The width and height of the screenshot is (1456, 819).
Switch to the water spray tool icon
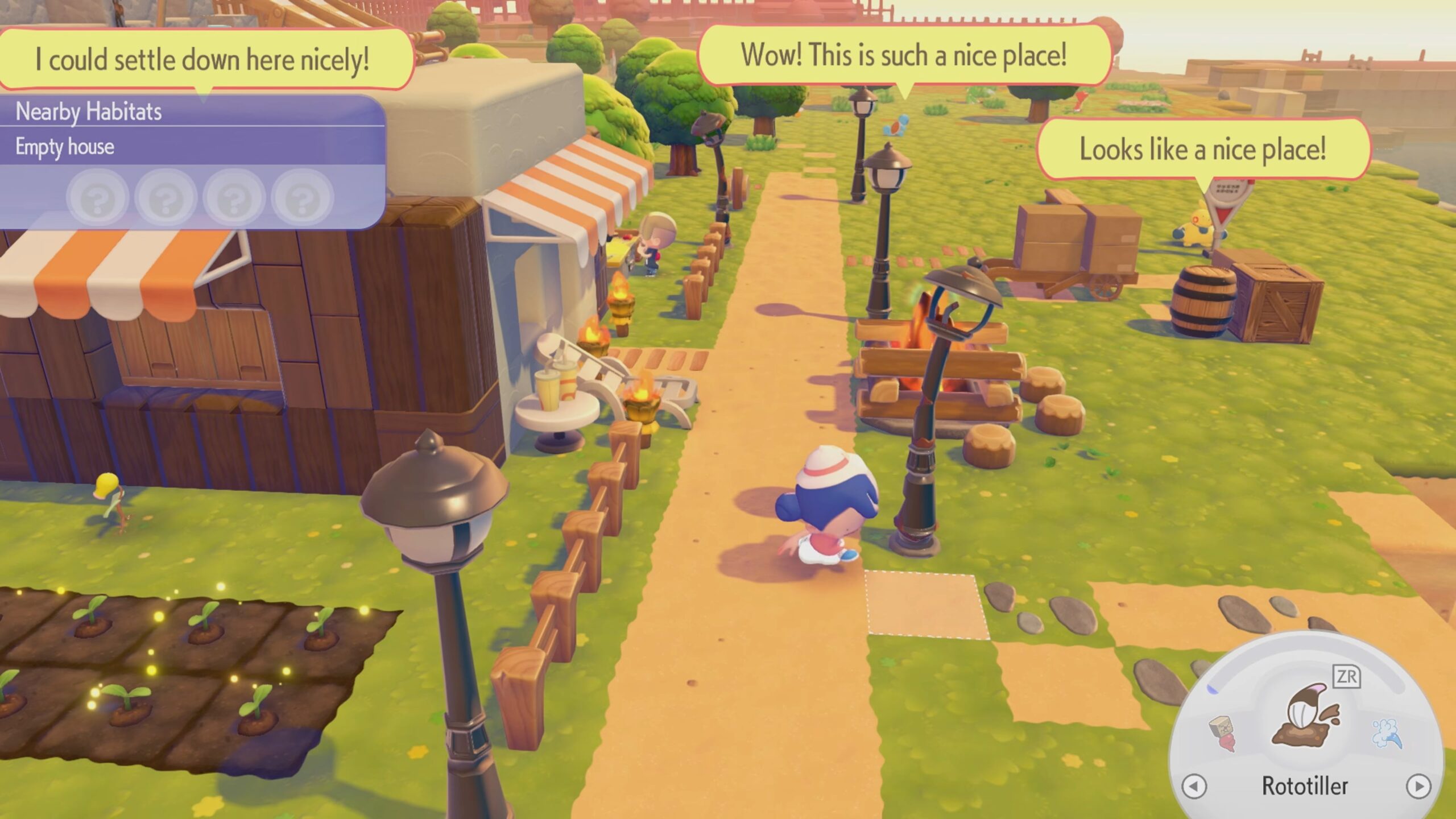1387,734
